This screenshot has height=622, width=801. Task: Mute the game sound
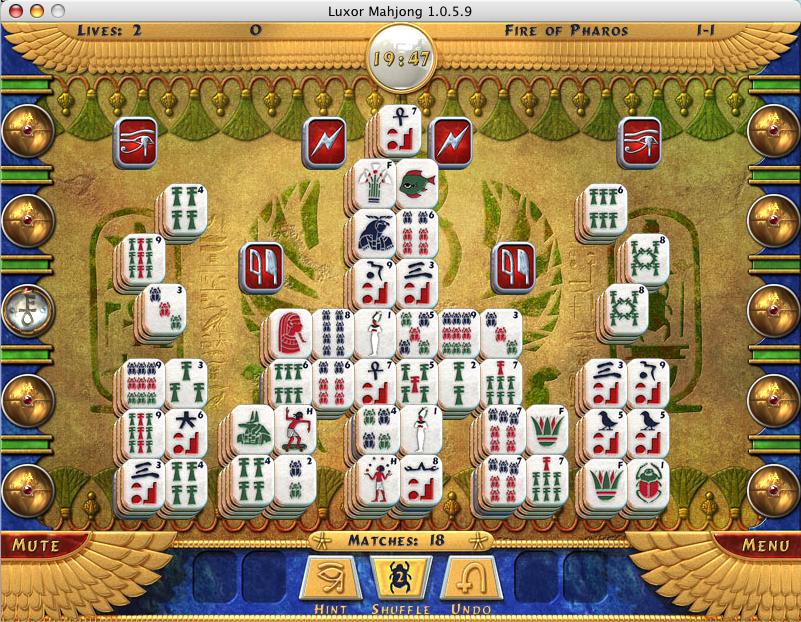[x=37, y=546]
